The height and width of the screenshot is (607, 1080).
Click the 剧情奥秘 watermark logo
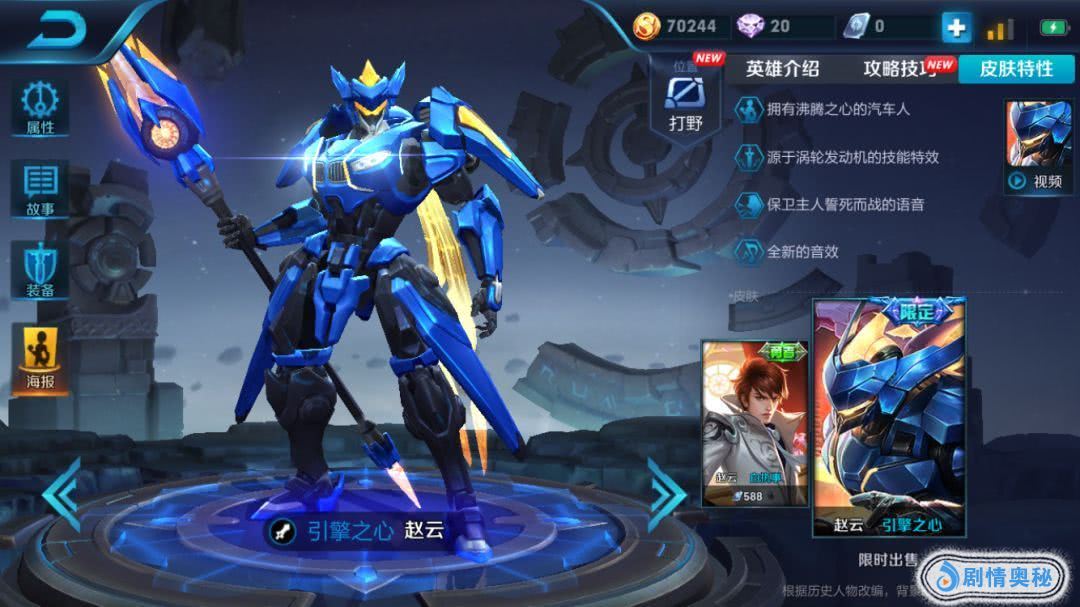[x=994, y=578]
